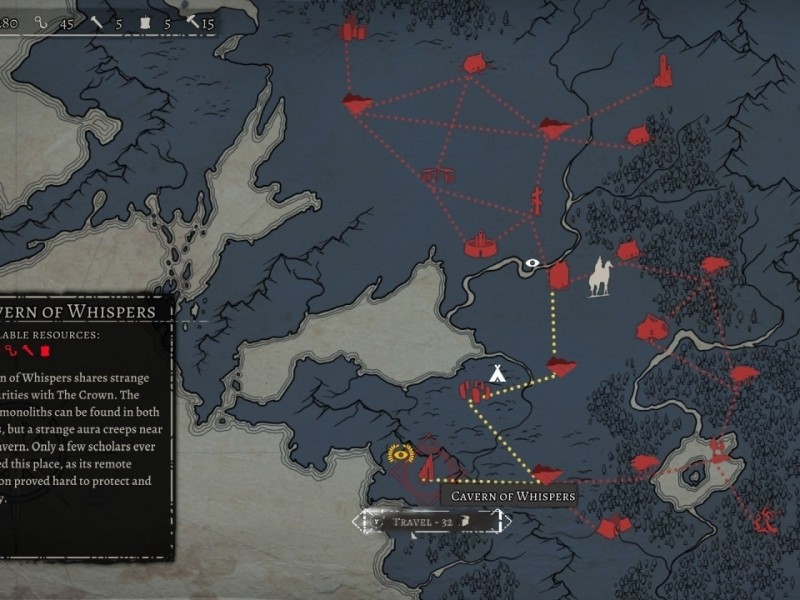800x600 pixels.
Task: Select the Cavern of Whispers map marker
Action: [546, 473]
